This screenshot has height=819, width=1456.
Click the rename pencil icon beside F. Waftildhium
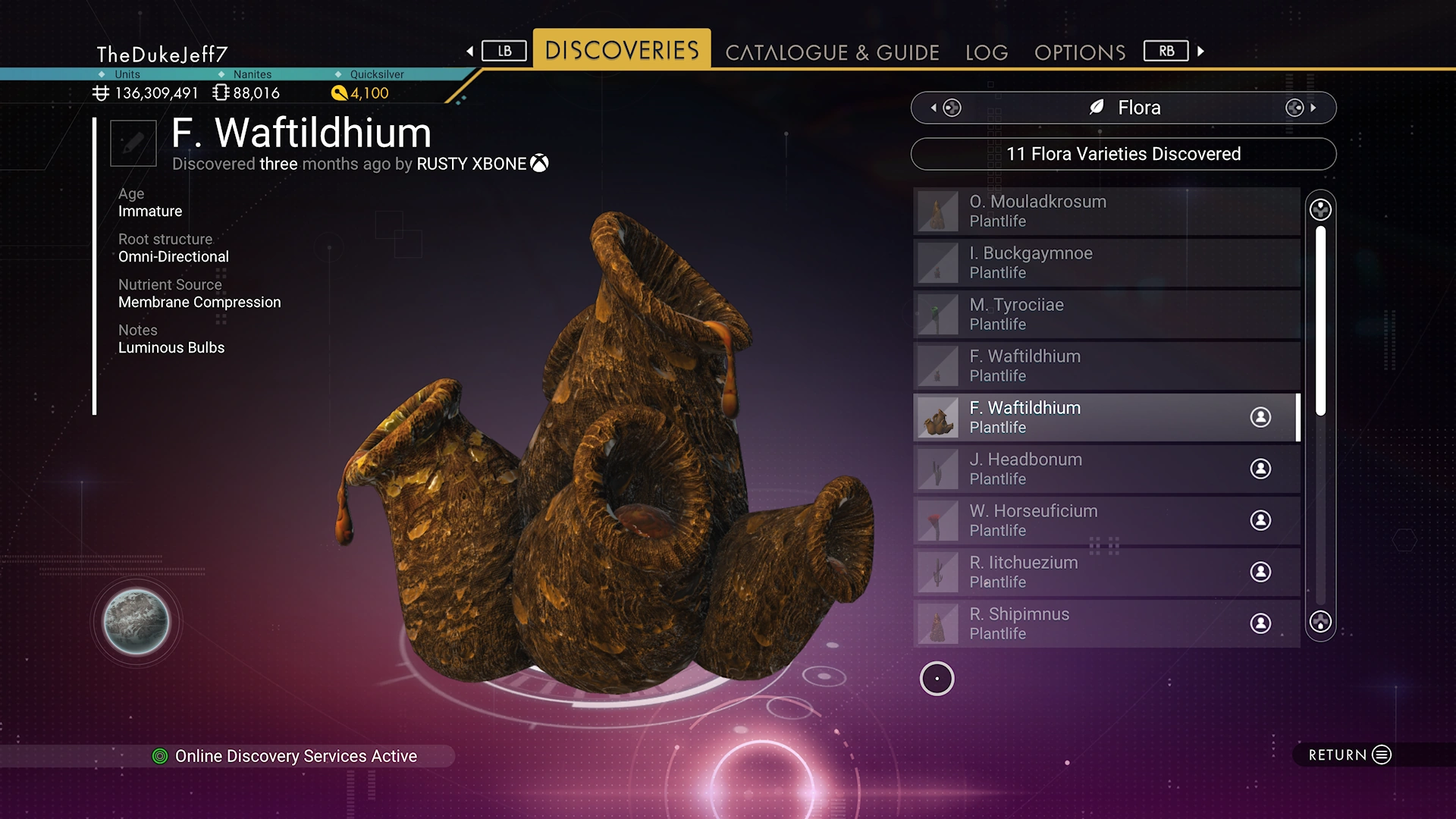[x=133, y=143]
